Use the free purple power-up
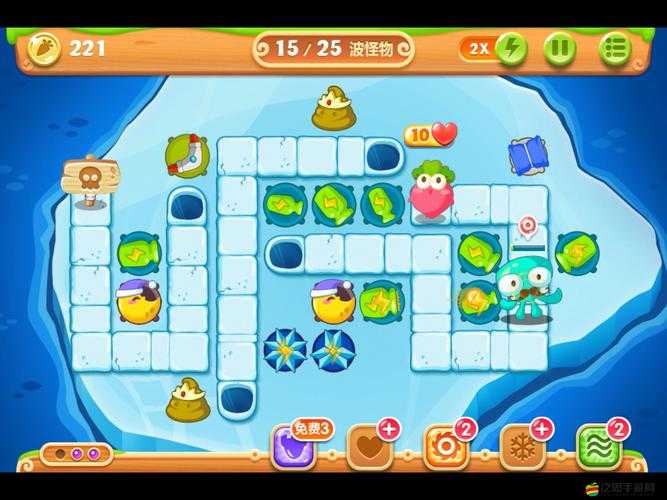This screenshot has height=500, width=667. tap(294, 448)
